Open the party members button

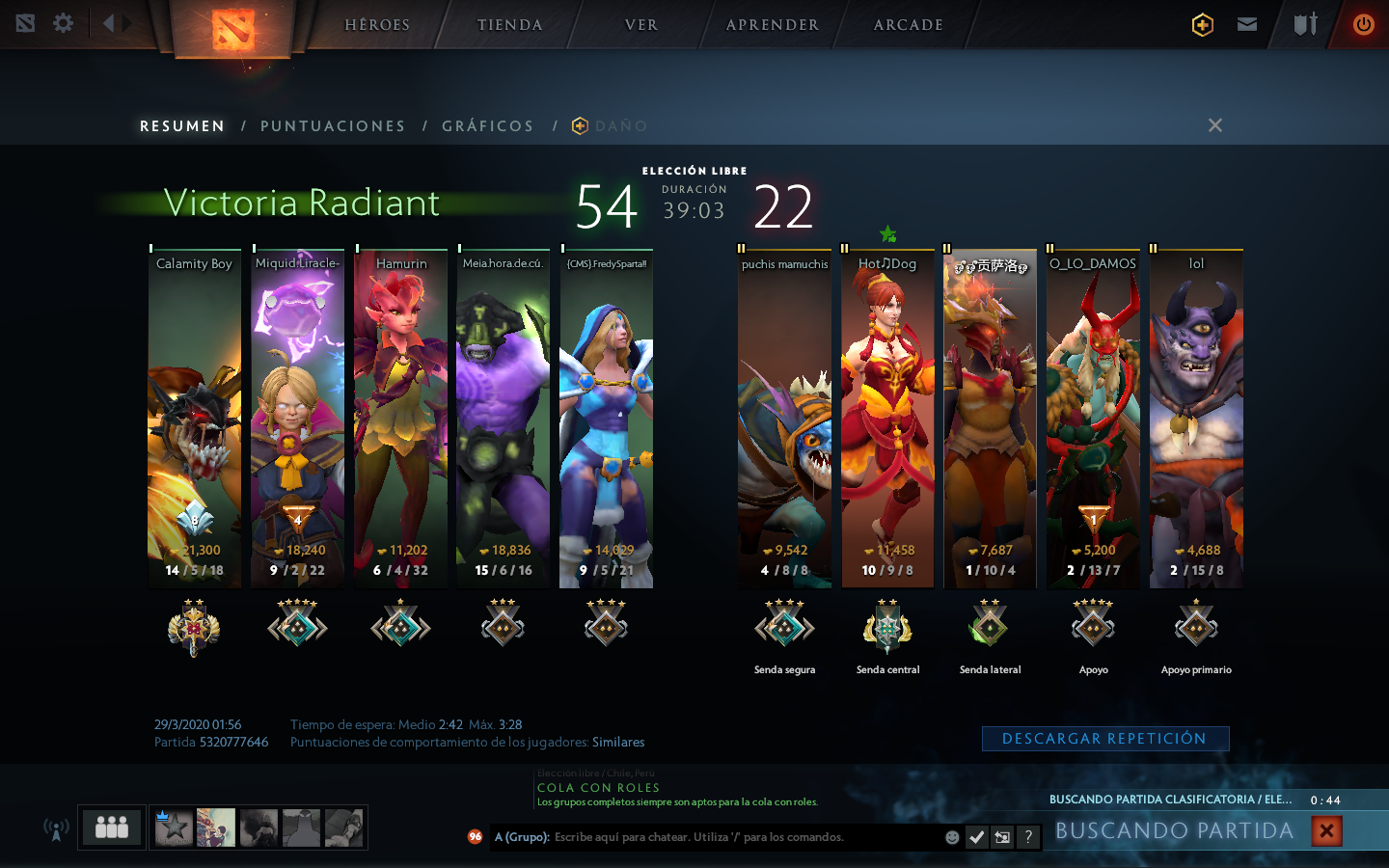(x=112, y=827)
